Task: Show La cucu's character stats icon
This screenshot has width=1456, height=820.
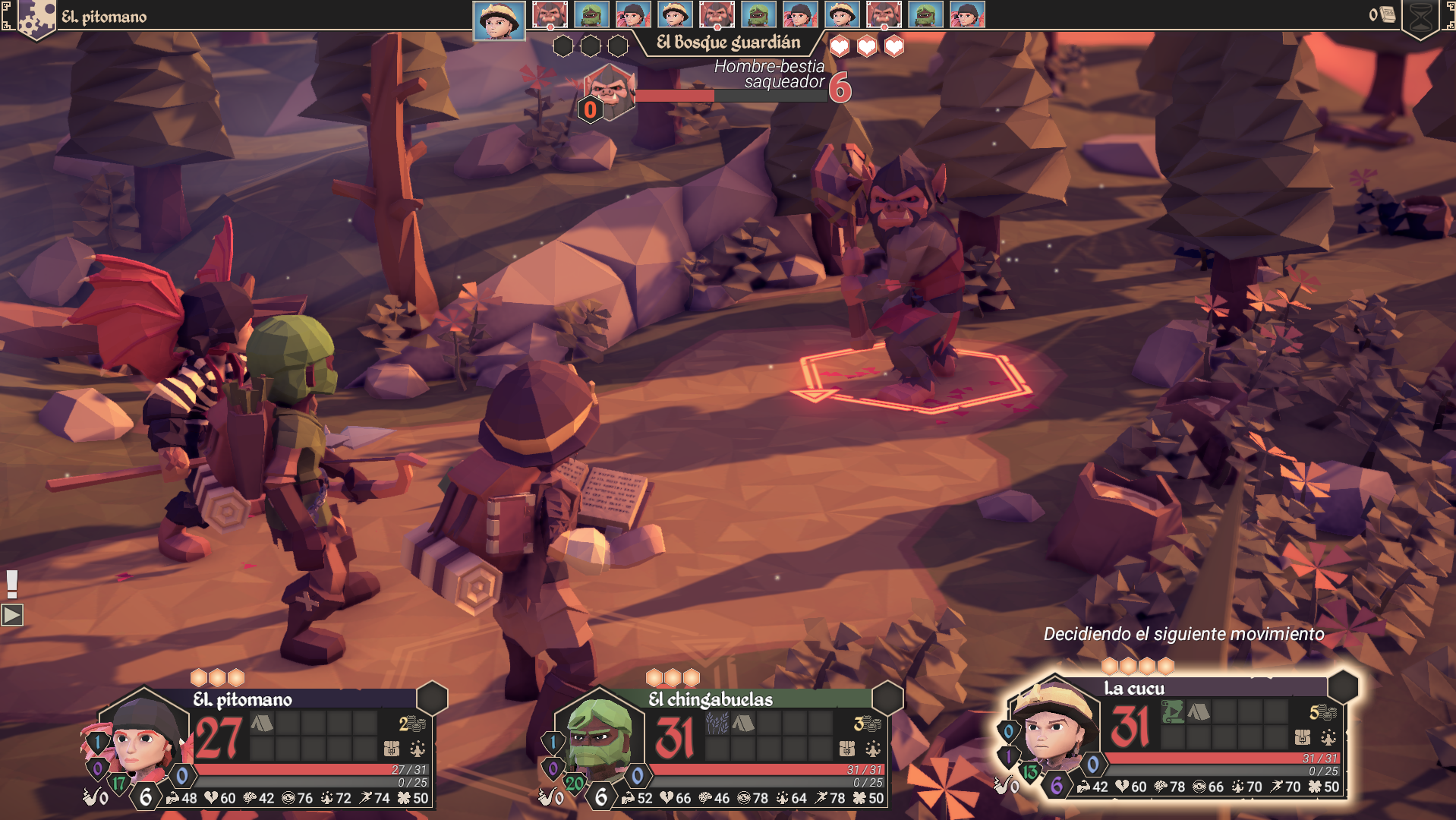Action: 1328,737
